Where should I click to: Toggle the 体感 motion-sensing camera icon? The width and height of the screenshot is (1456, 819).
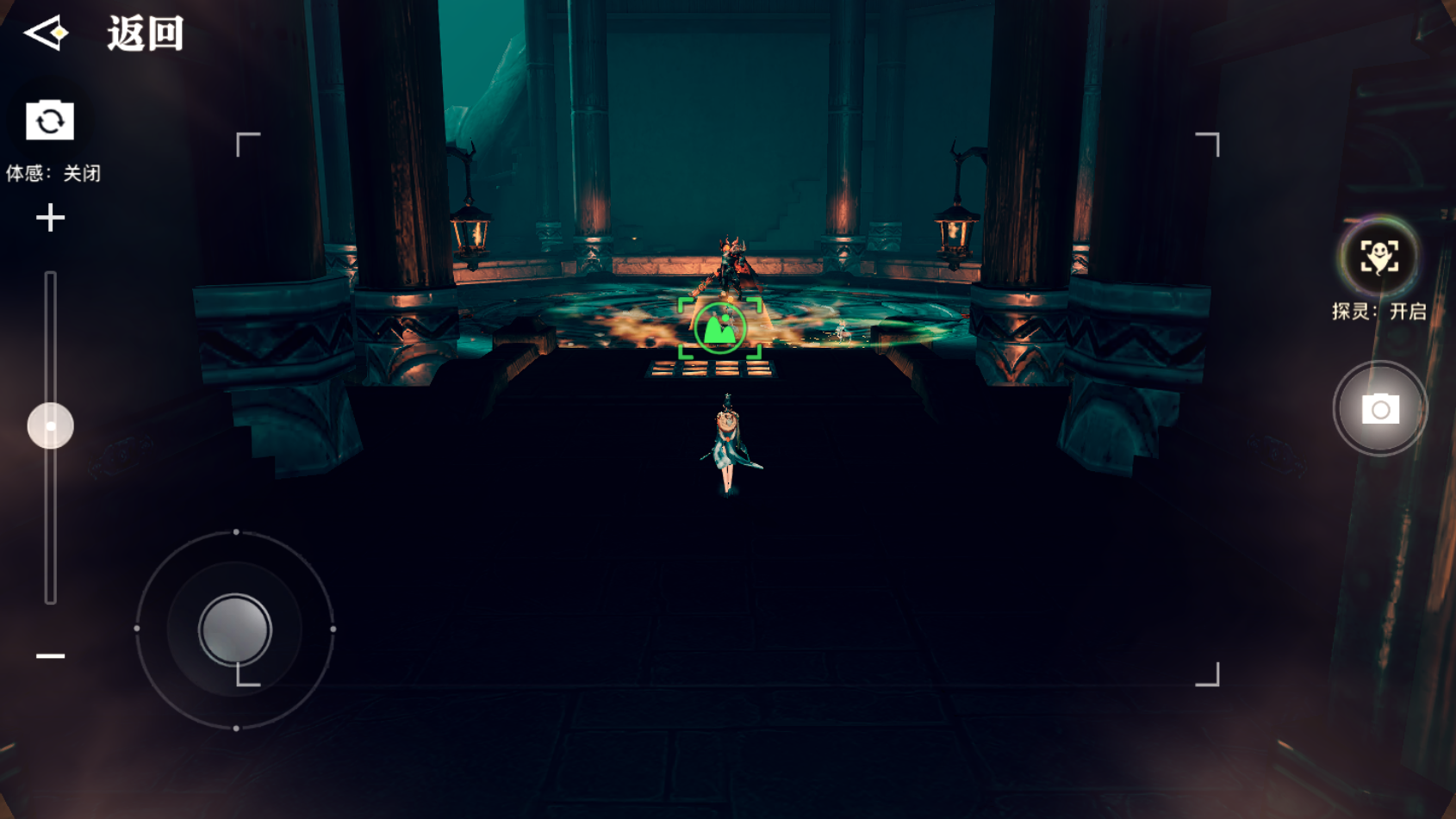(50, 121)
